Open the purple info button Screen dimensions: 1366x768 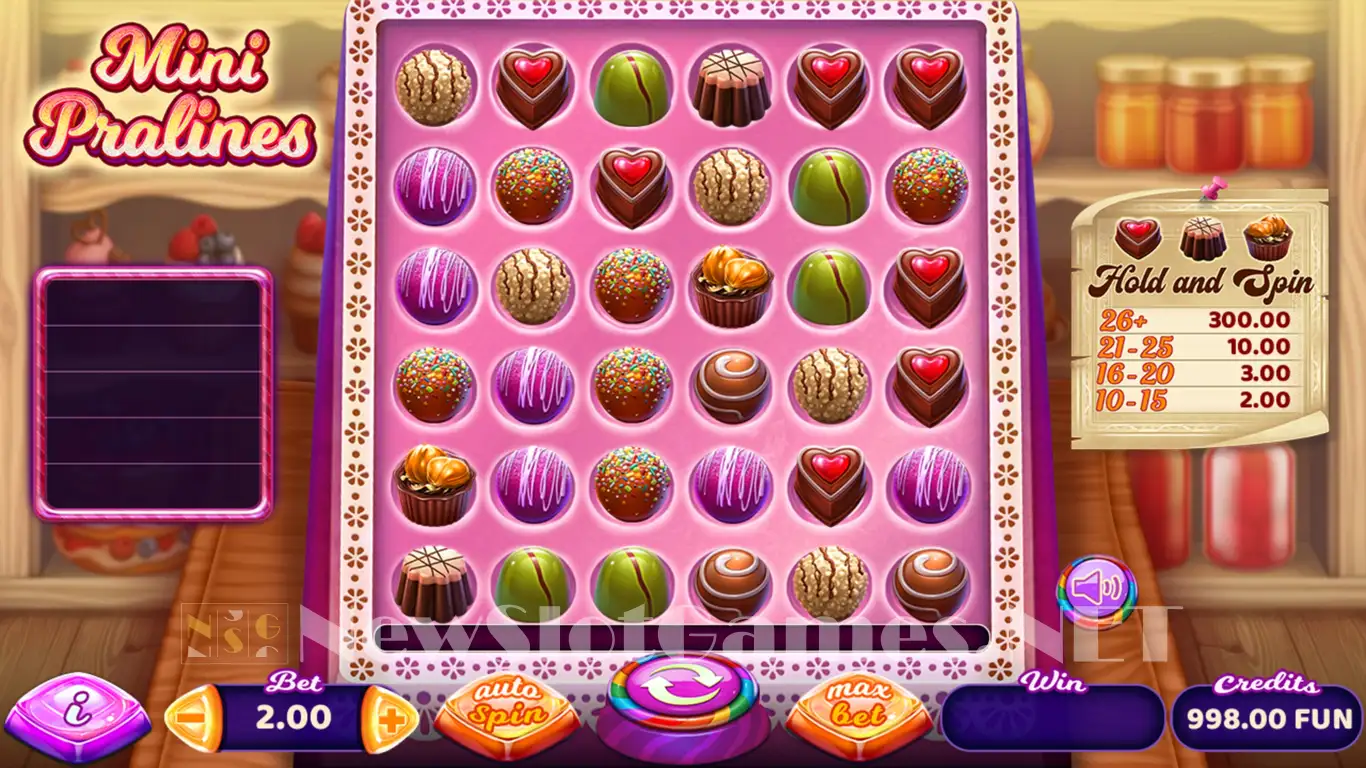76,717
